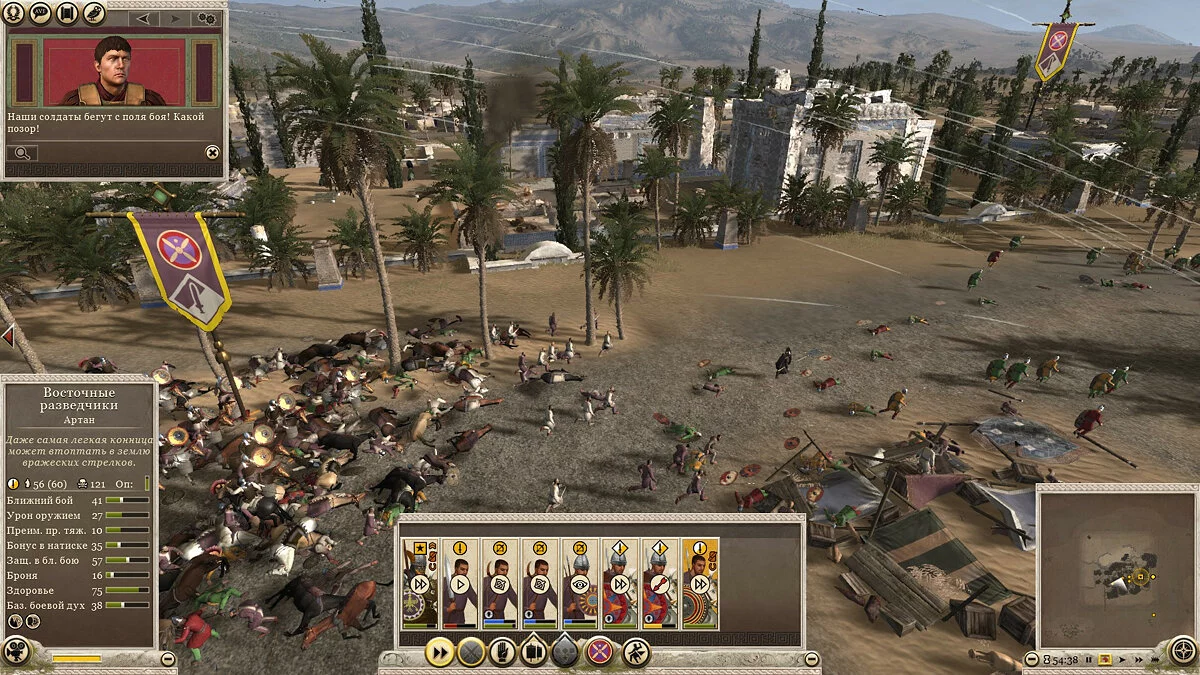Click the dismount running-figure button

[635, 652]
